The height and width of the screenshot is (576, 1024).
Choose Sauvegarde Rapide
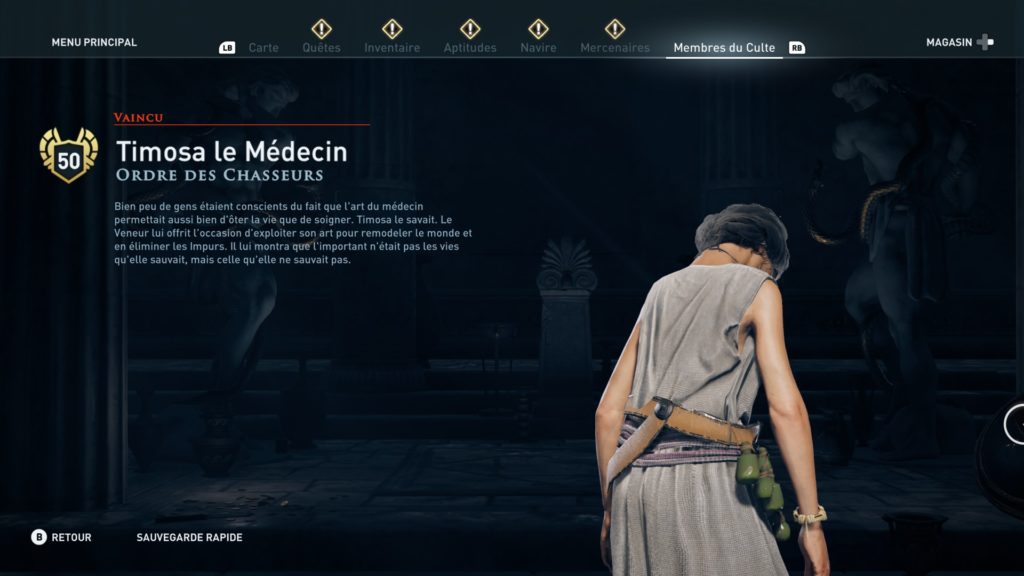coord(189,538)
